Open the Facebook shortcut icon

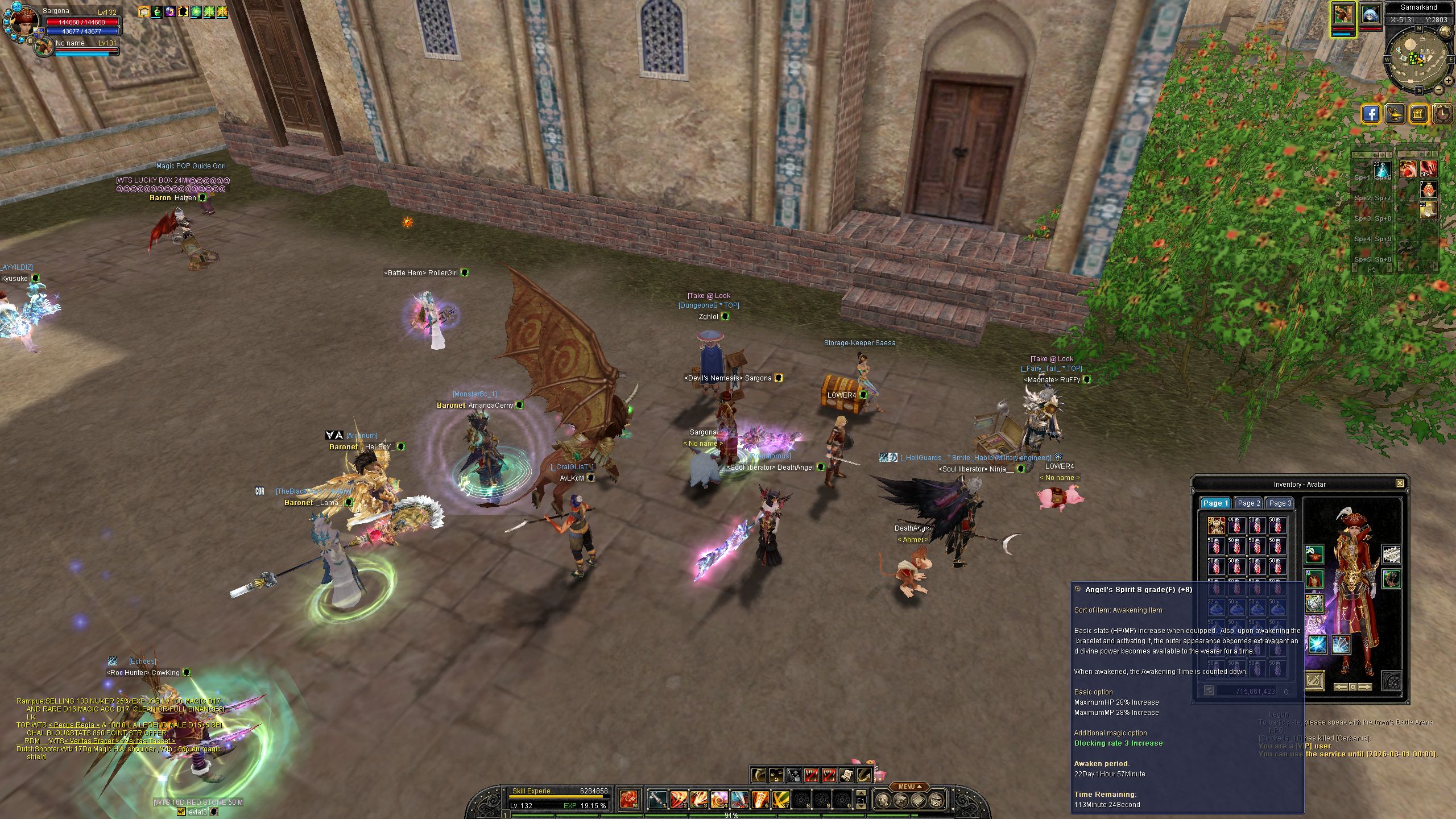point(1371,114)
